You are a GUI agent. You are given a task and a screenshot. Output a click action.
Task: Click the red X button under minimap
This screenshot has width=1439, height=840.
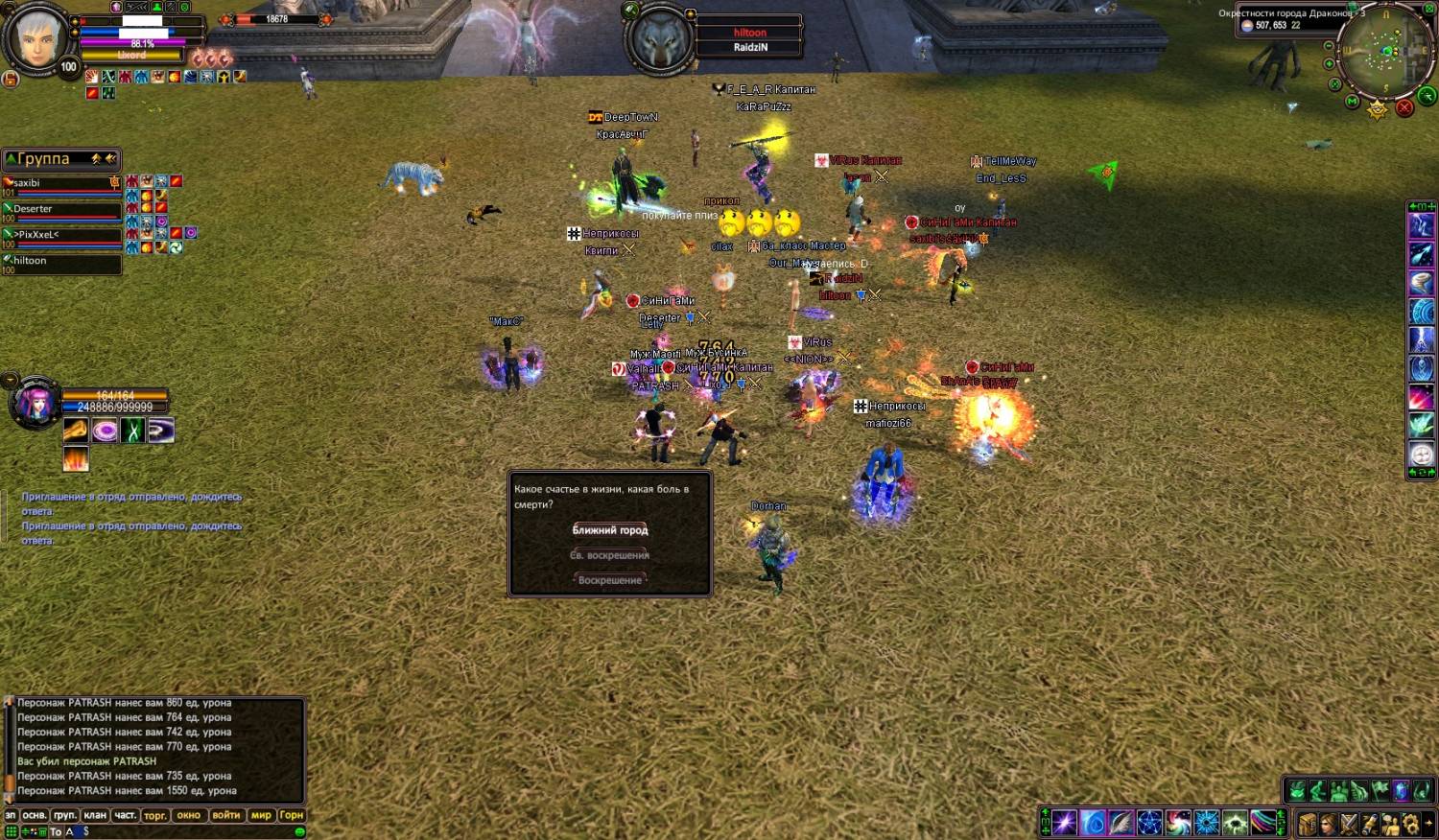[1404, 107]
